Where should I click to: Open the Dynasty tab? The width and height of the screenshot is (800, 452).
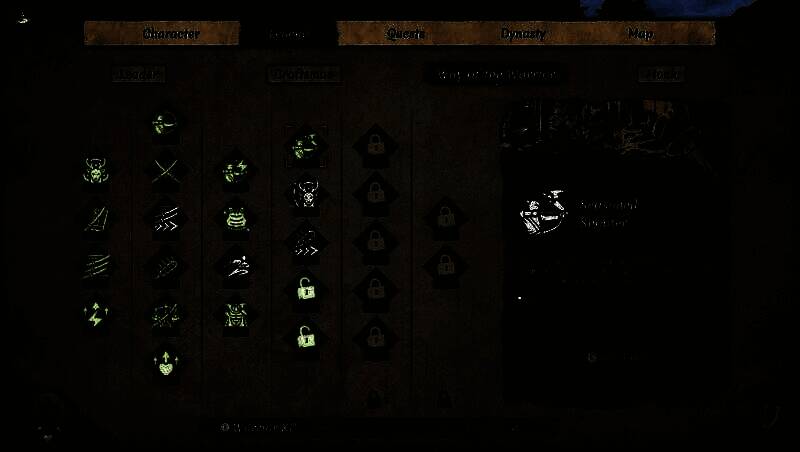coord(523,34)
